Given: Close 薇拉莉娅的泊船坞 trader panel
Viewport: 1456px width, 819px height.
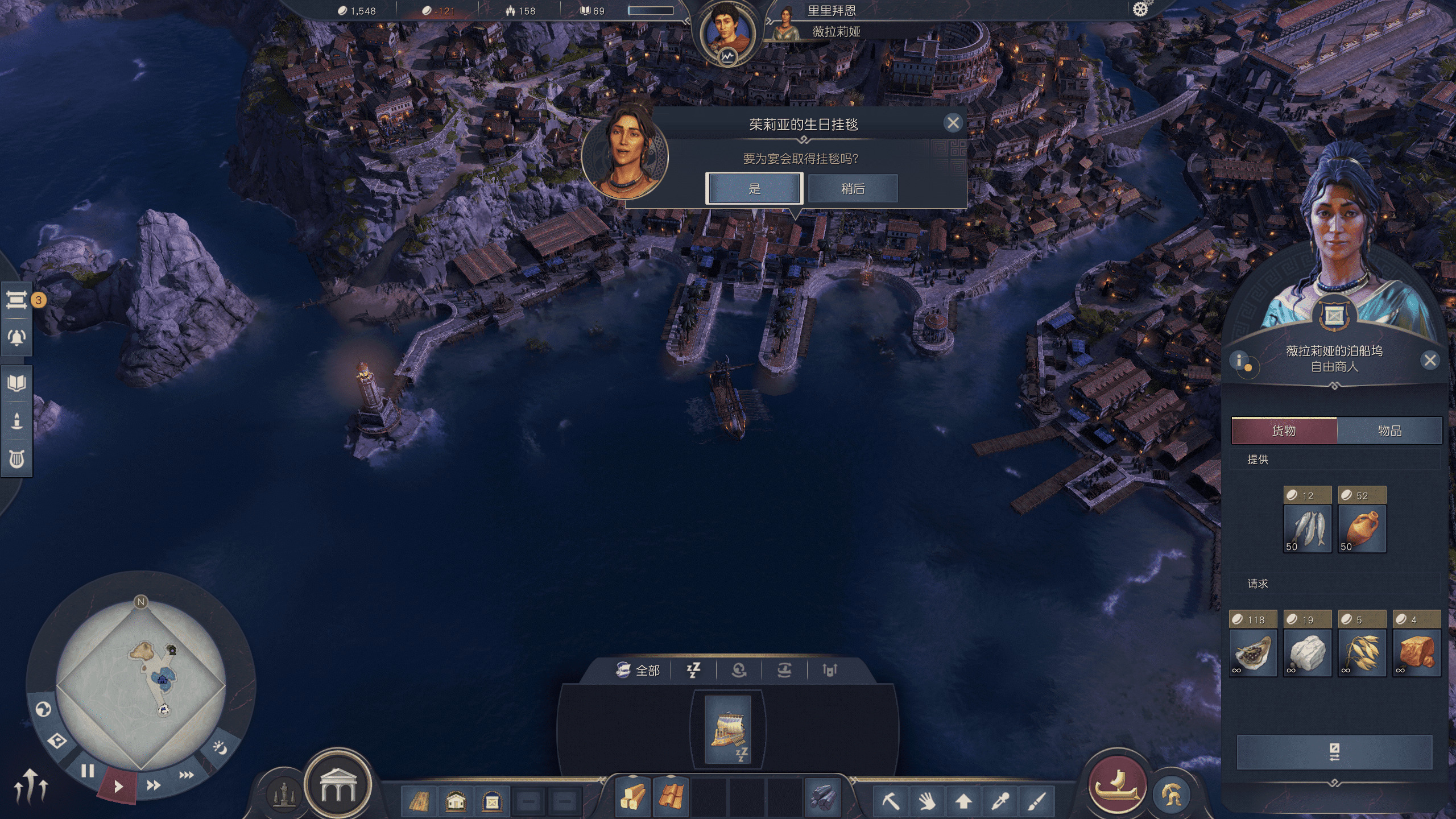Looking at the screenshot, I should pyautogui.click(x=1430, y=360).
